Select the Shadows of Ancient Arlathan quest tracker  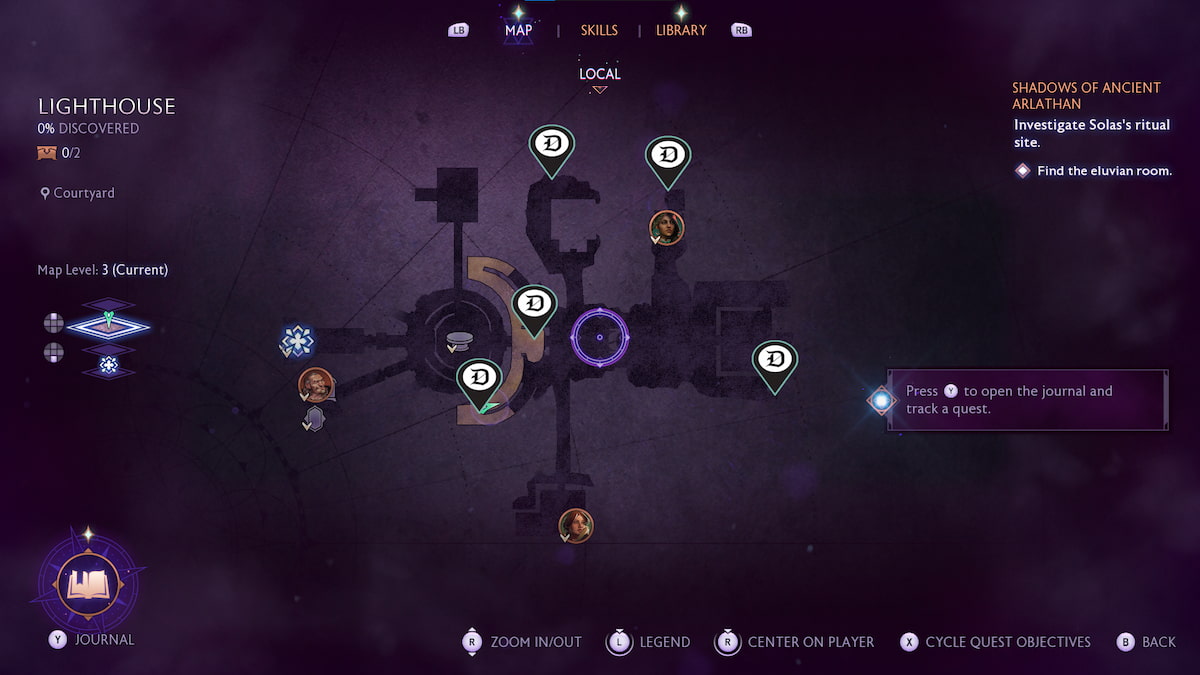(1086, 96)
